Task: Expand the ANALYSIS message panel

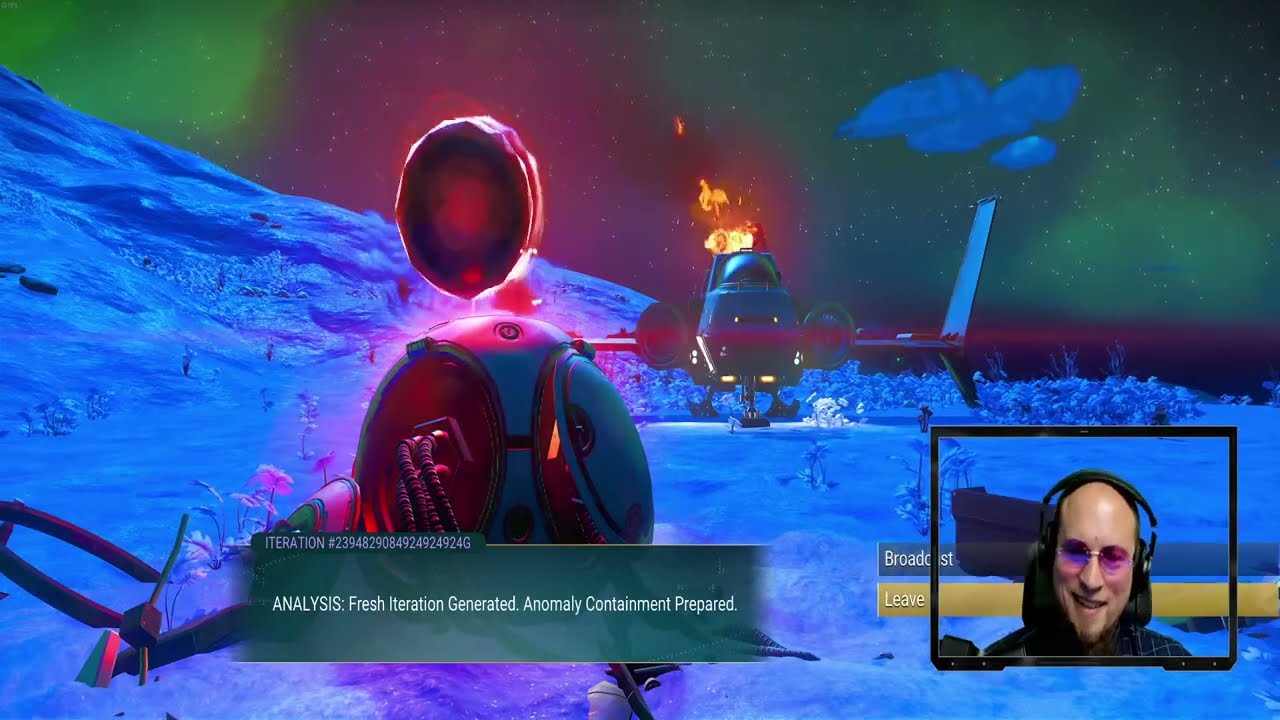Action: (505, 603)
